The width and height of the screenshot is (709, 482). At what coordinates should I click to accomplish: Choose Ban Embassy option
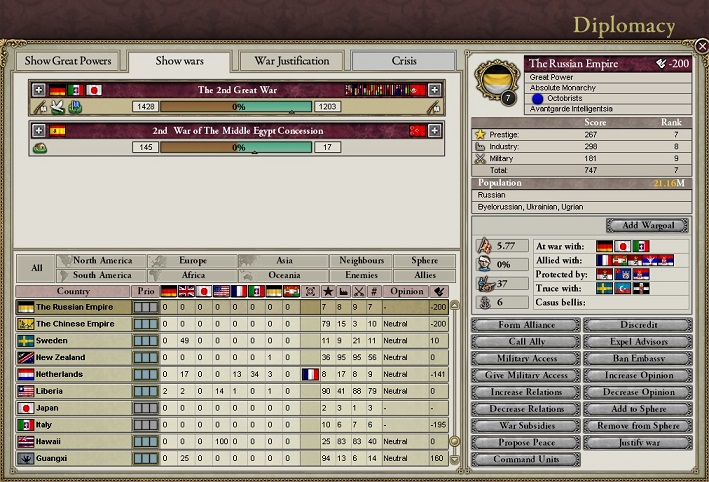point(637,359)
